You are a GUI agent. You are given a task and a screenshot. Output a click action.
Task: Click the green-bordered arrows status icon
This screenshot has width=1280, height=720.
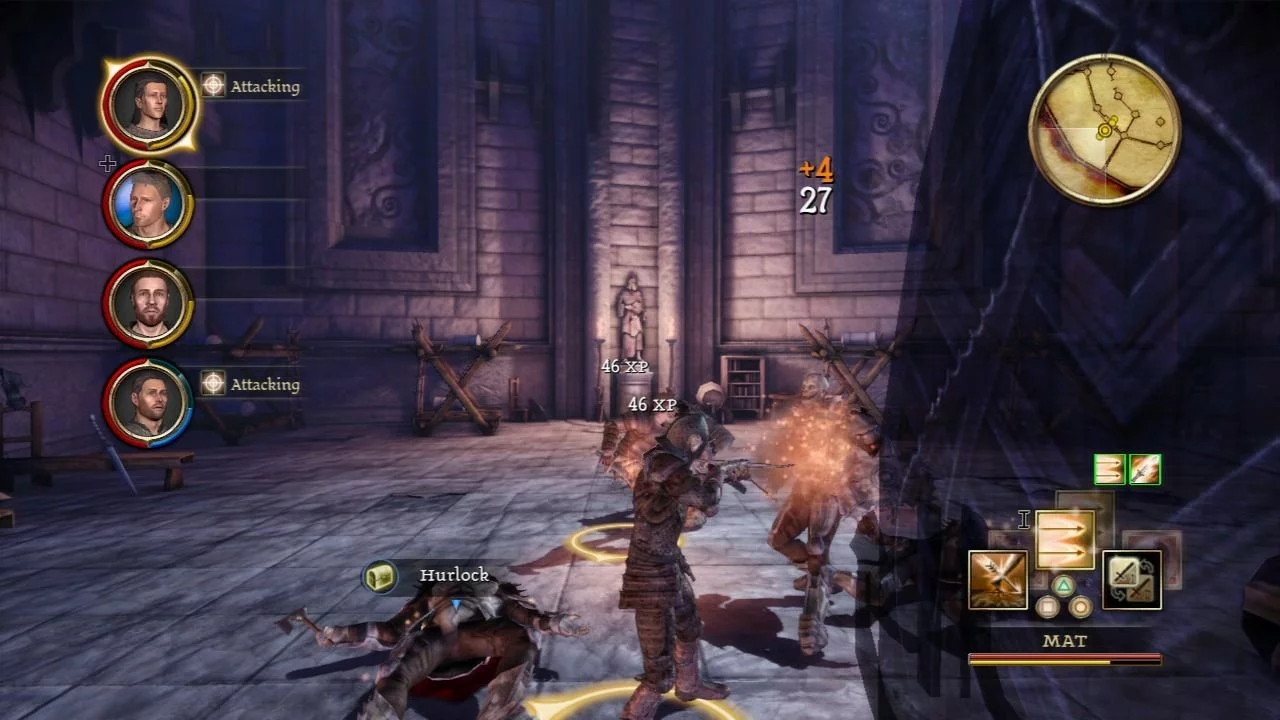click(x=1110, y=469)
